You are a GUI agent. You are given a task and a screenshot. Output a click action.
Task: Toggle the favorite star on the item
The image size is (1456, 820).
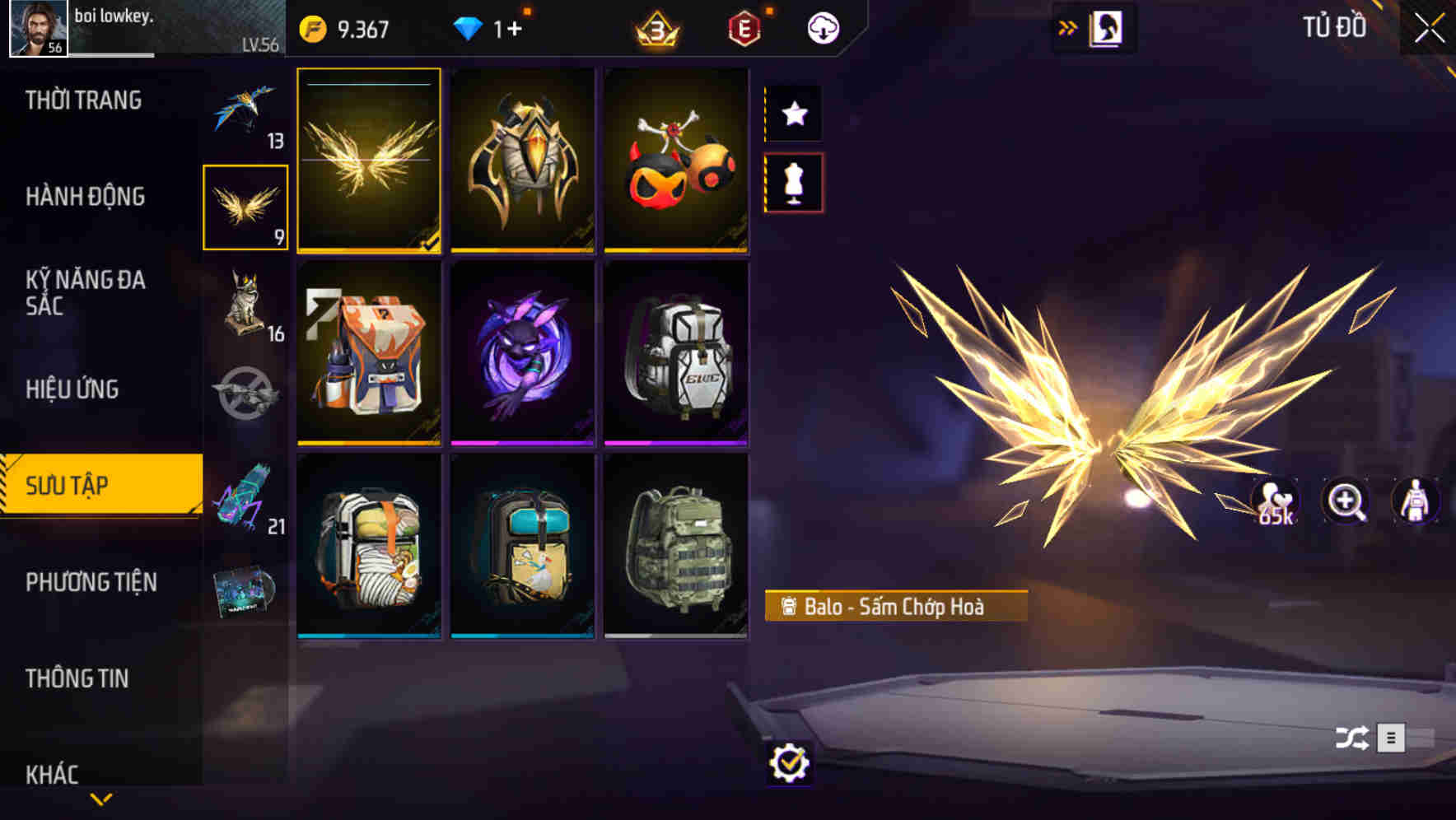coord(793,114)
